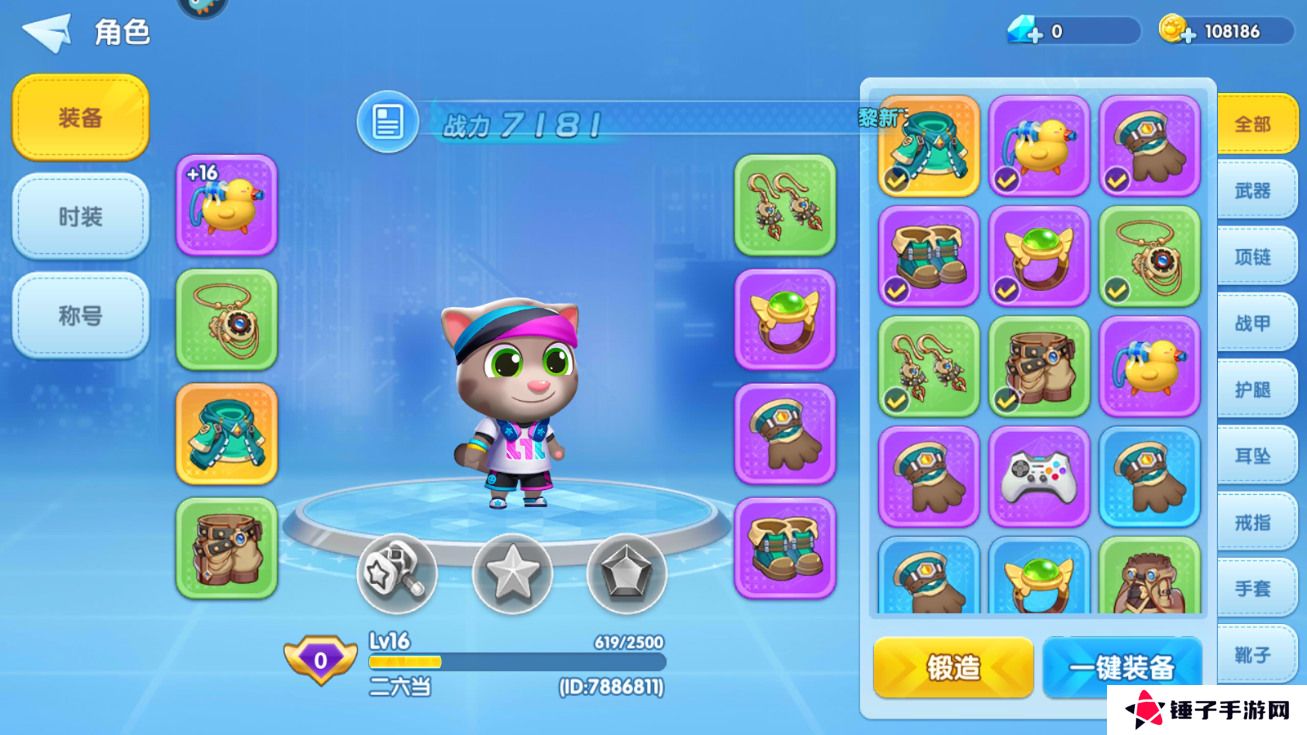Open the star upgrade button below character
This screenshot has height=735, width=1307.
512,573
